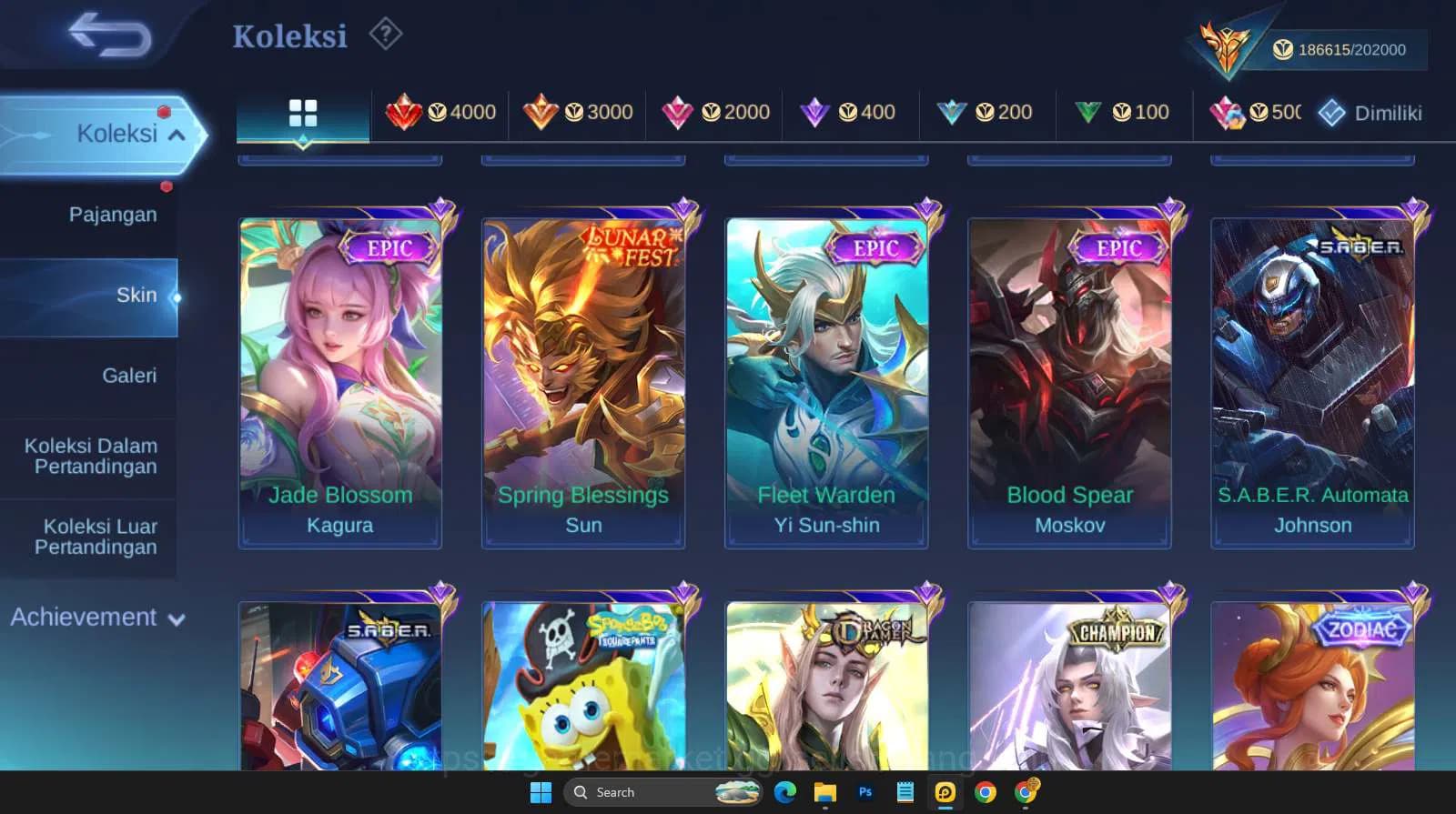Toggle the blue 200 token price filter
The width and height of the screenshot is (1456, 814).
click(987, 113)
